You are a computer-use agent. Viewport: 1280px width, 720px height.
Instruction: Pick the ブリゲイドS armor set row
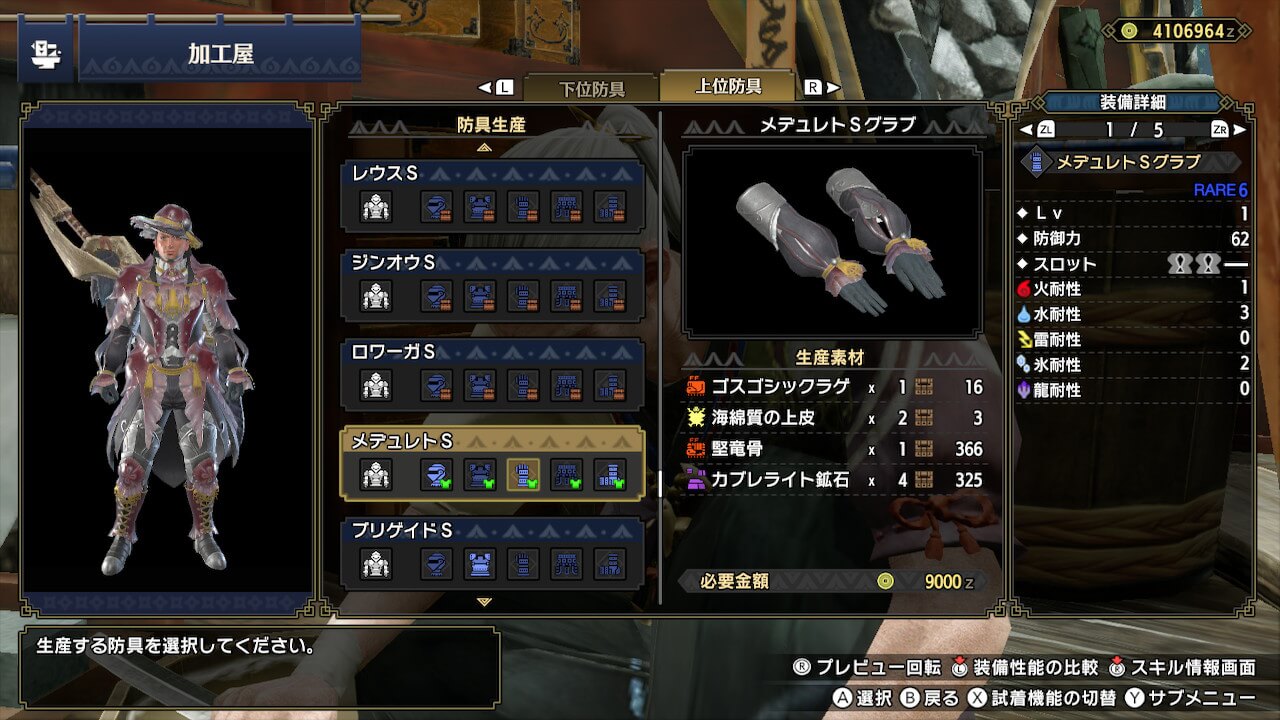pyautogui.click(x=492, y=552)
